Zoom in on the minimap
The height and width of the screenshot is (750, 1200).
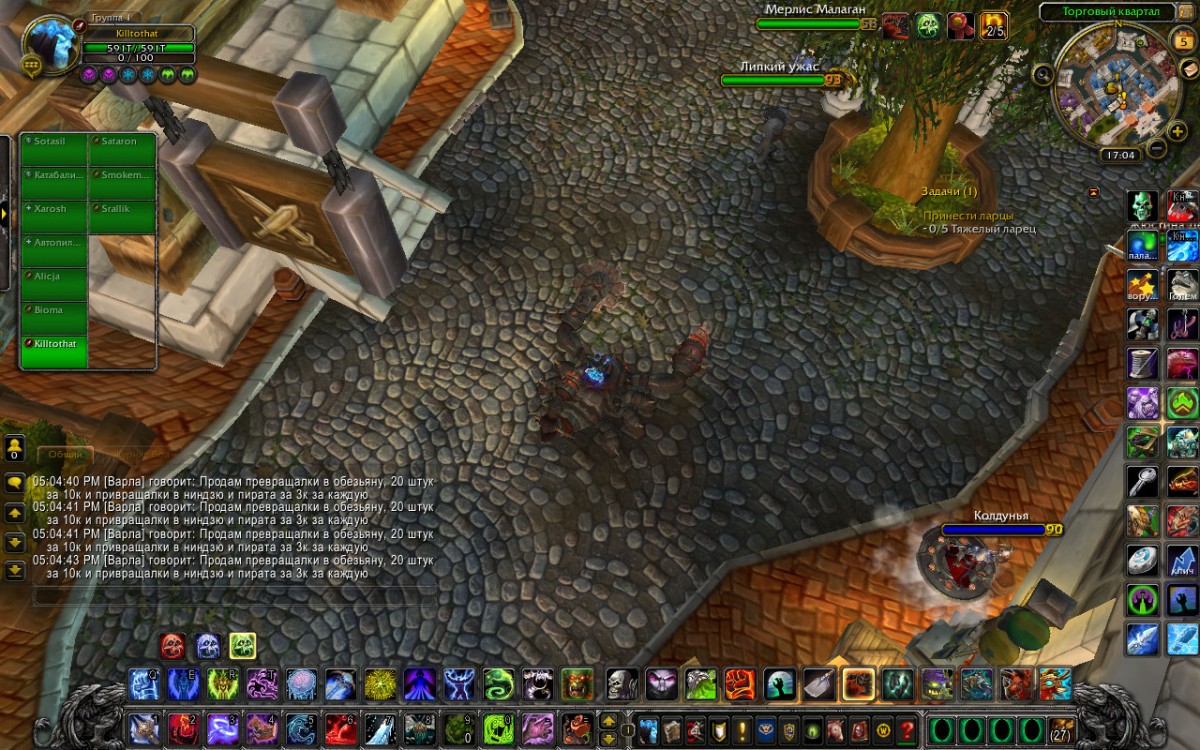click(x=1176, y=132)
